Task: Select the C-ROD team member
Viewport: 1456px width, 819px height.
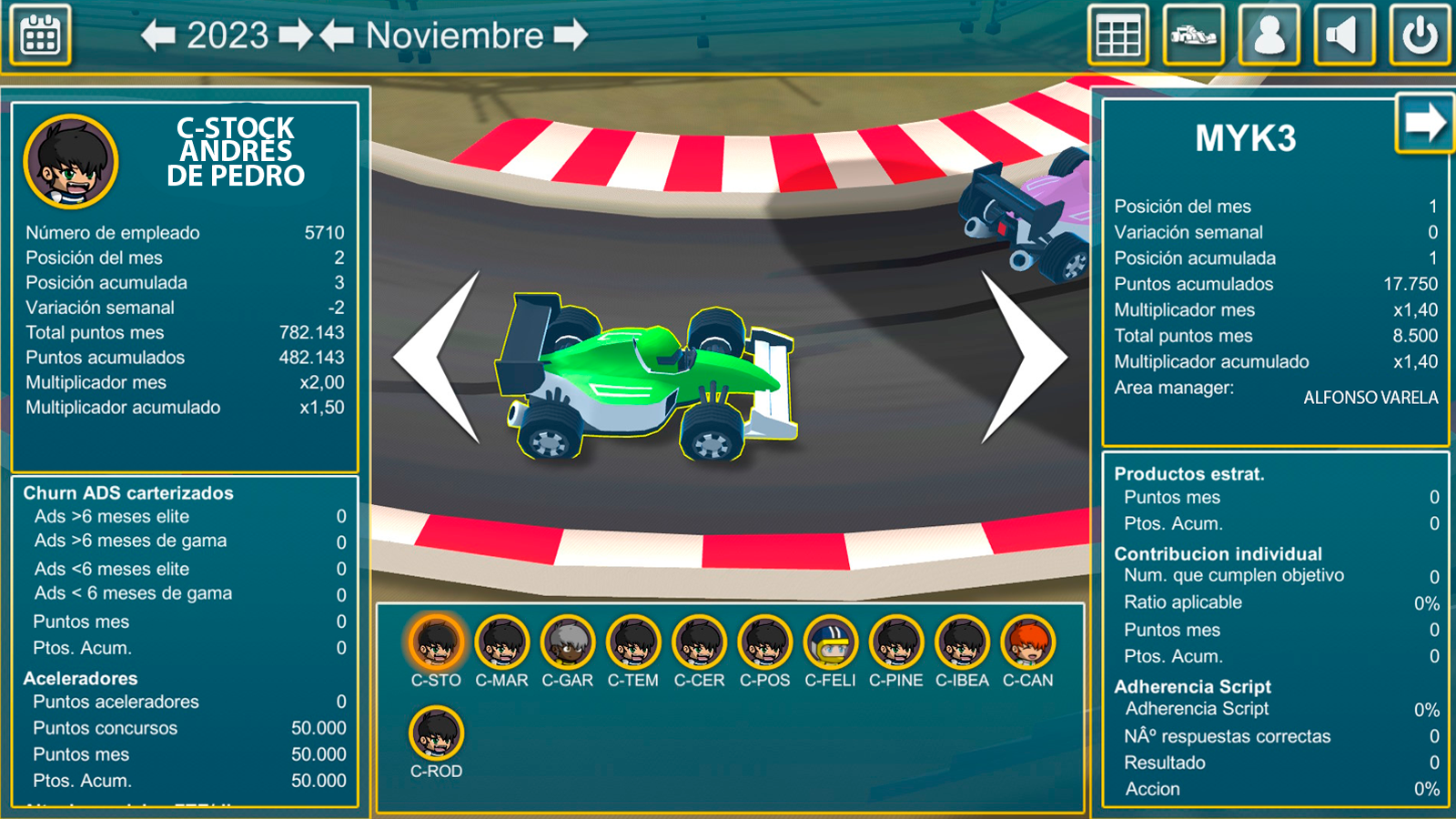Action: click(x=438, y=737)
